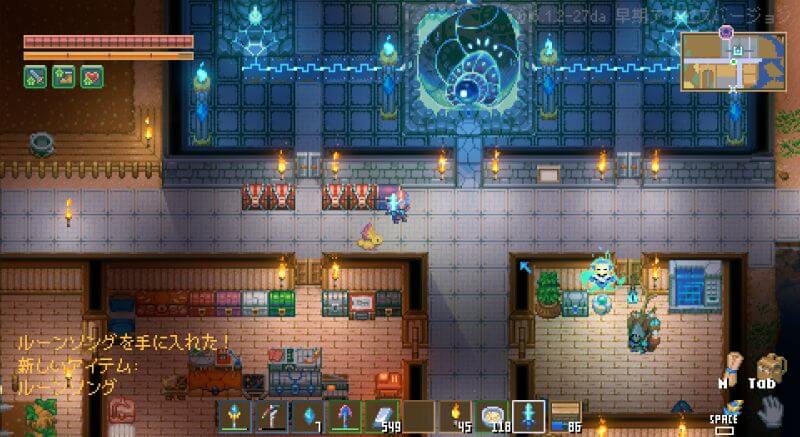
Task: Select the blue staff in the first hotbar slot
Action: tap(237, 416)
